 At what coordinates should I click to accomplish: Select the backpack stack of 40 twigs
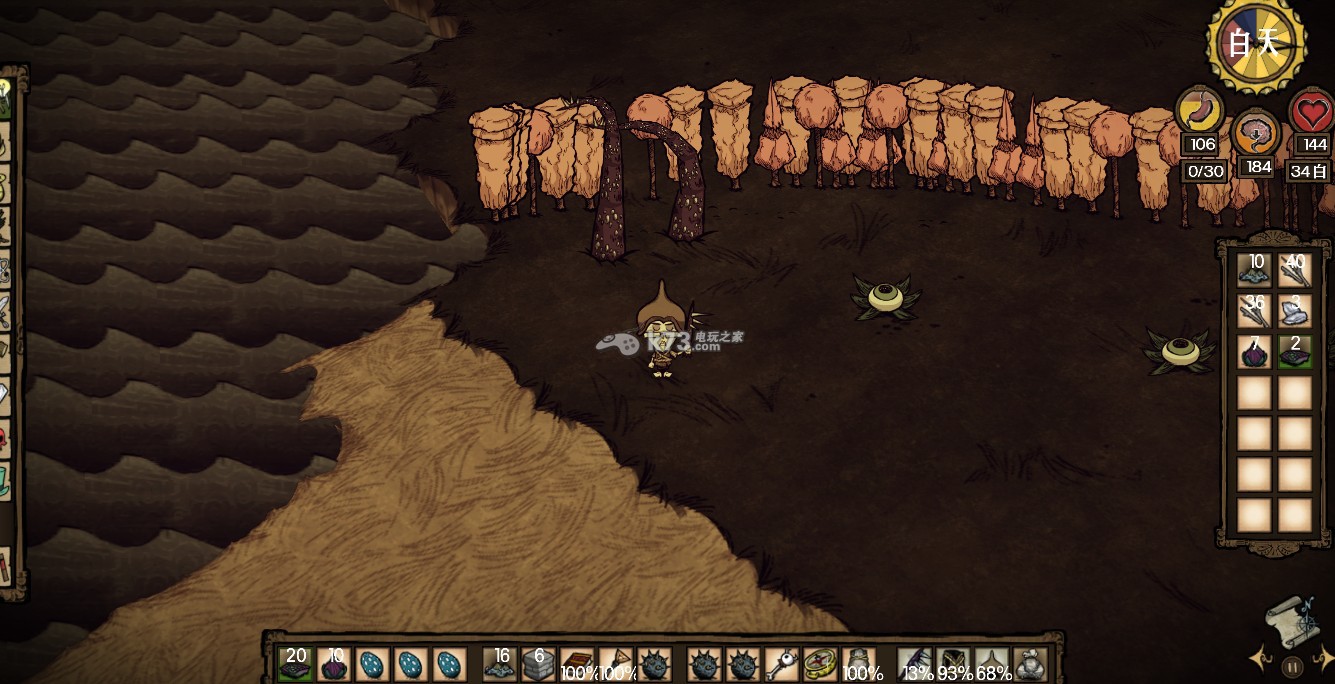pos(1295,270)
